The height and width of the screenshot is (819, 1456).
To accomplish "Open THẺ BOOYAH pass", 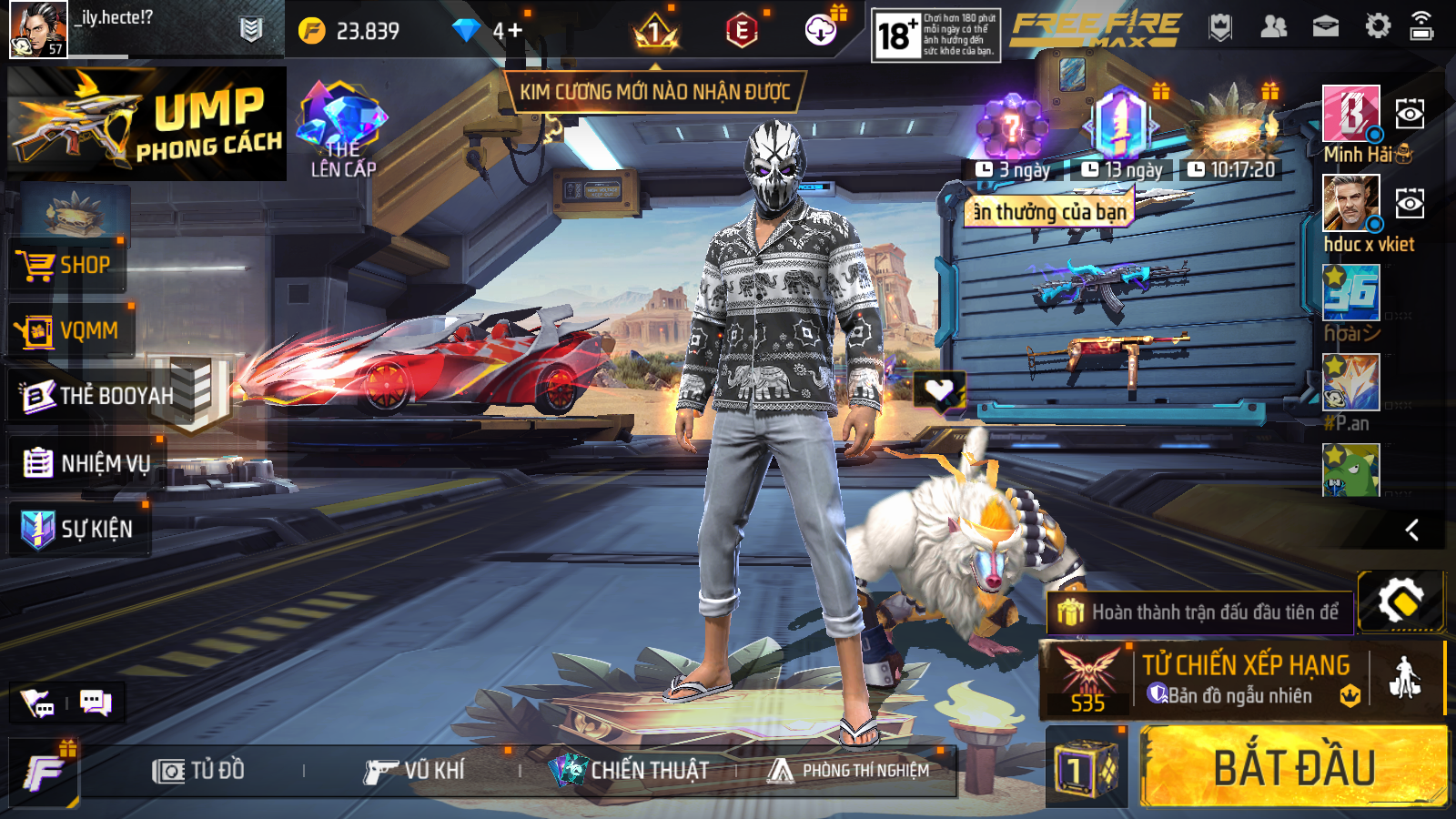I will pos(98,396).
